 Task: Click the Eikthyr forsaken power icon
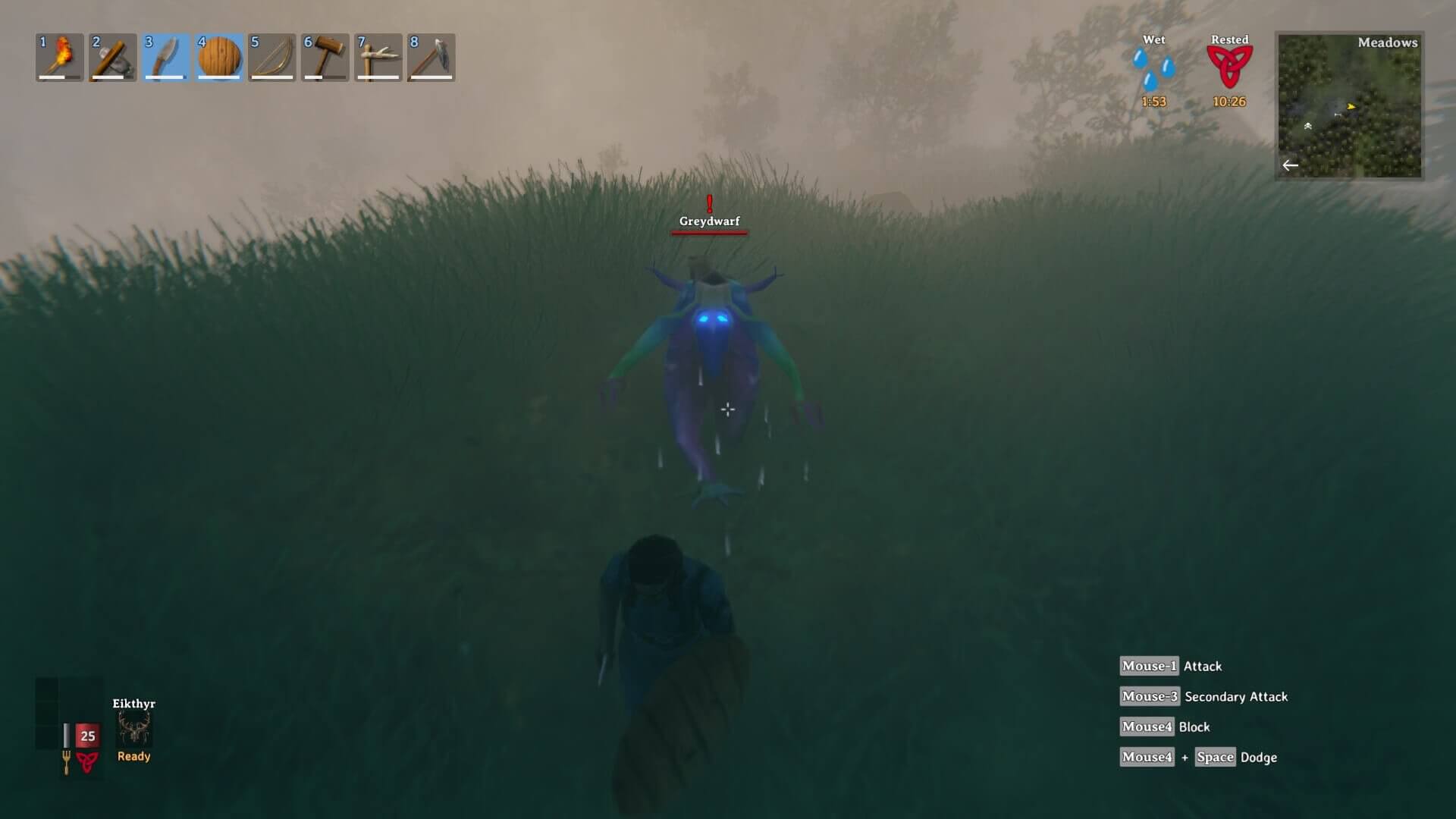pyautogui.click(x=134, y=730)
